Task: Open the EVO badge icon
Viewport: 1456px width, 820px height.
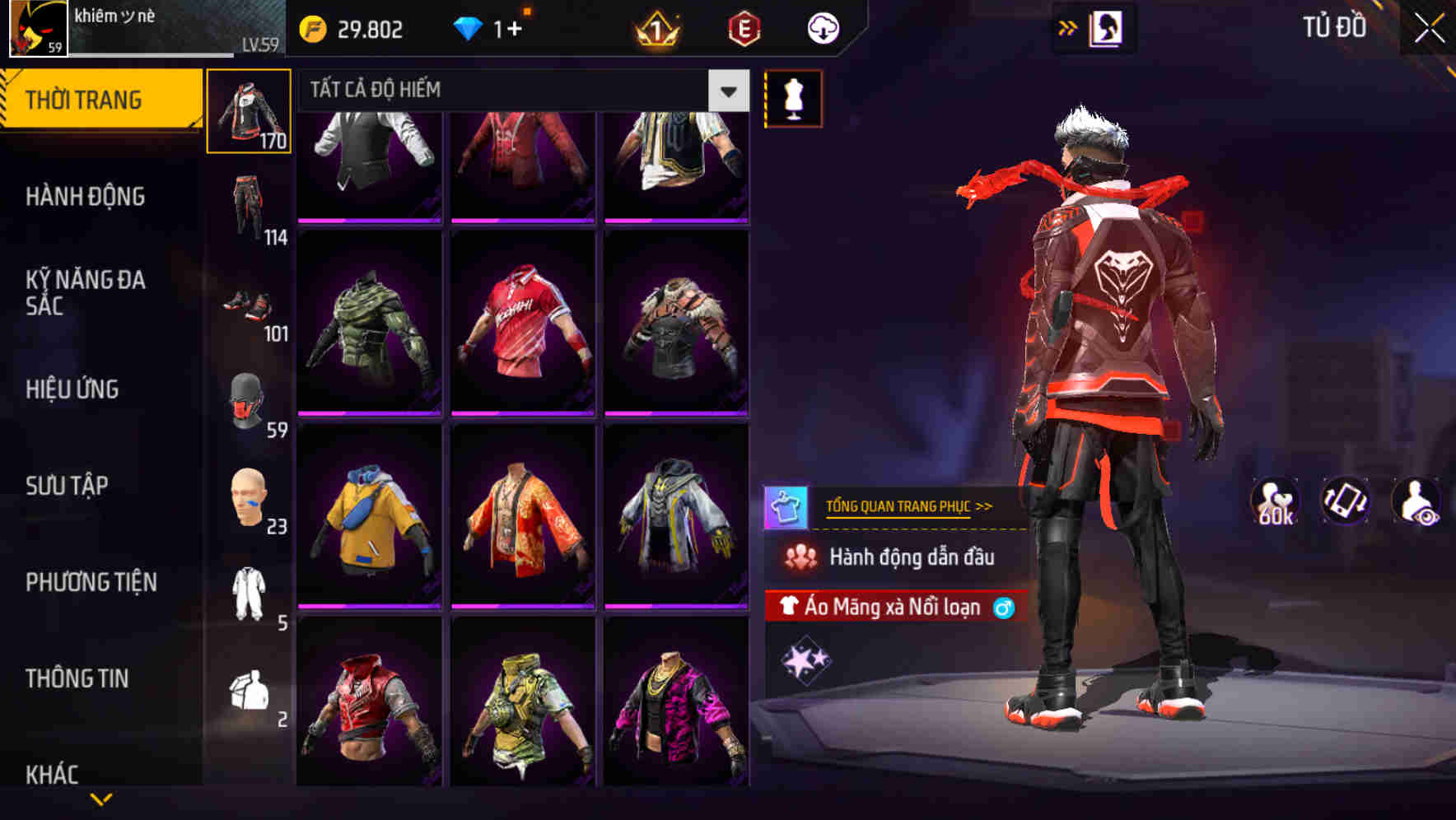Action: pyautogui.click(x=742, y=29)
